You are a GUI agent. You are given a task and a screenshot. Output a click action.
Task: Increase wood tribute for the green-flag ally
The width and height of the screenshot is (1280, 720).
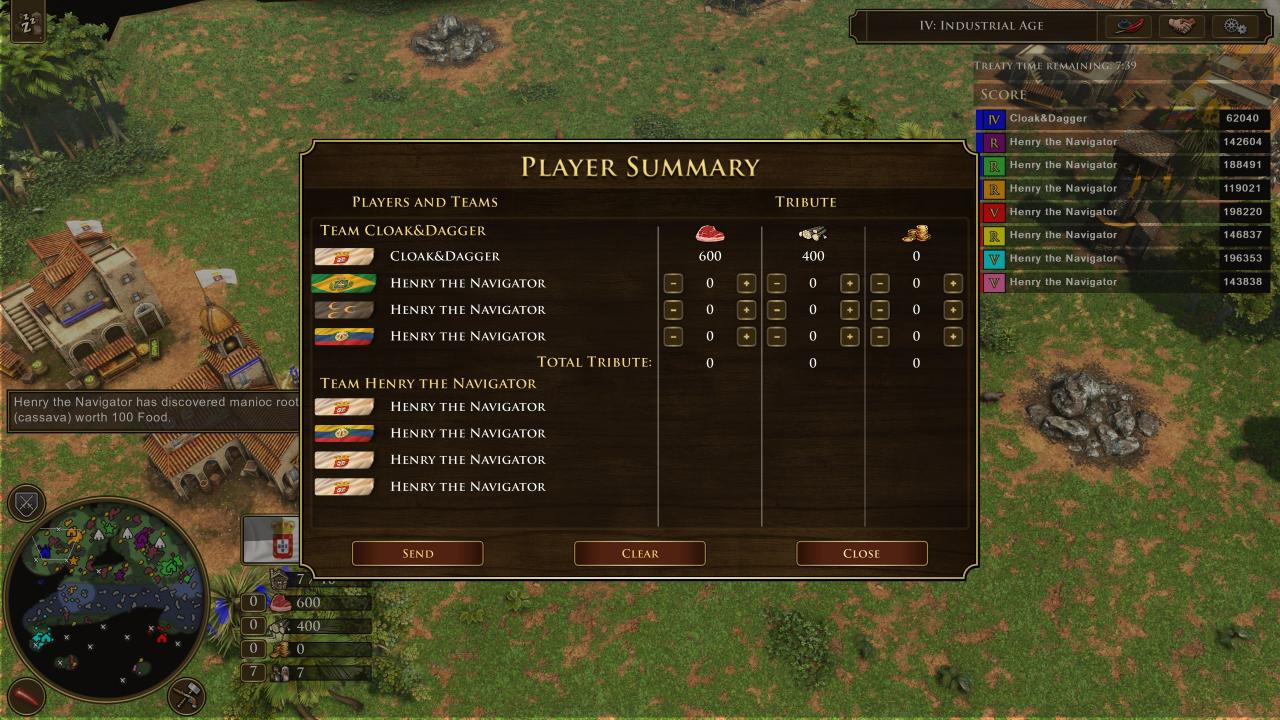(x=849, y=283)
